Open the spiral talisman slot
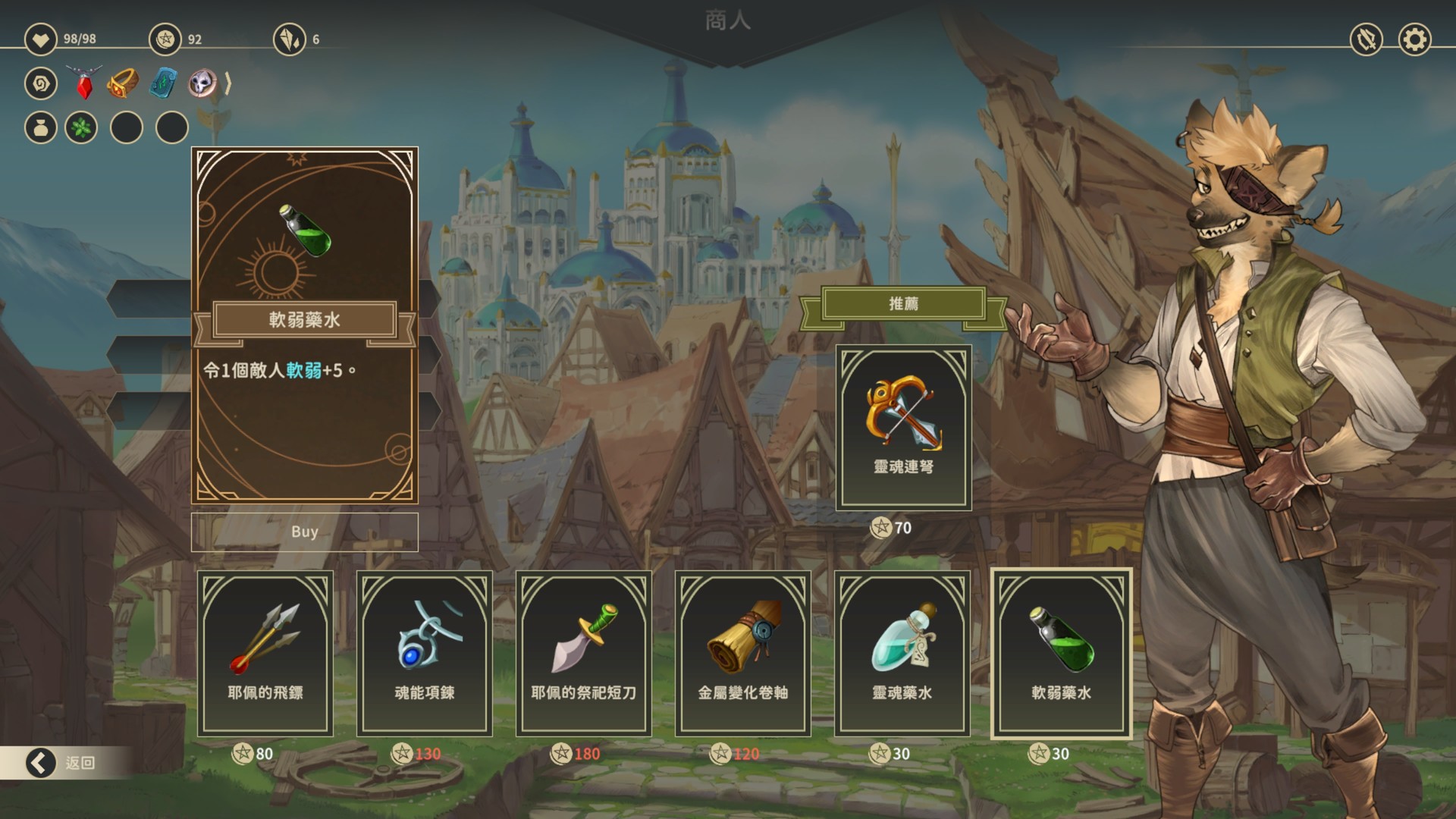 coord(41,84)
